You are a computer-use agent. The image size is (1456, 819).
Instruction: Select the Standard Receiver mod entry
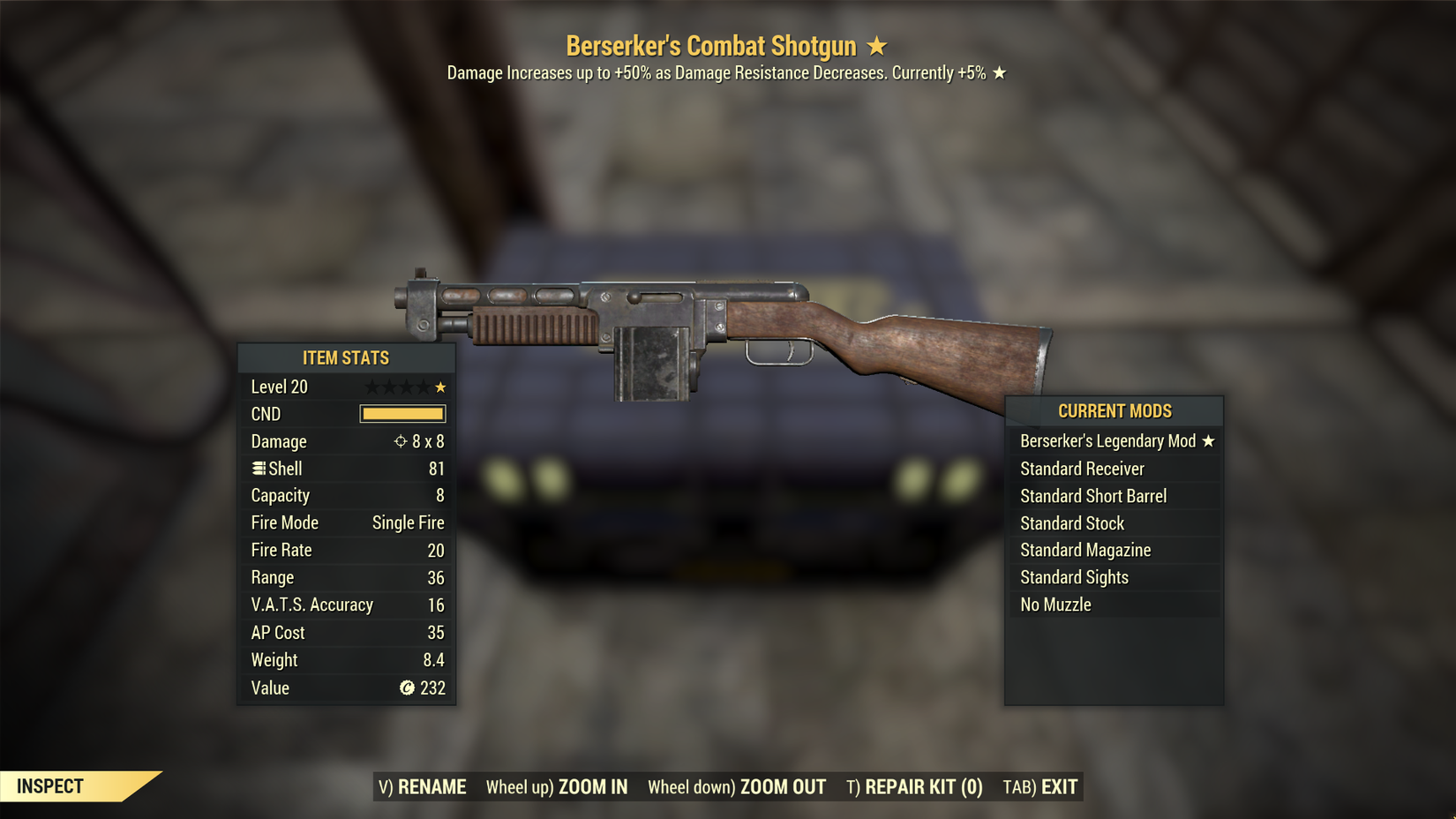click(x=1083, y=469)
